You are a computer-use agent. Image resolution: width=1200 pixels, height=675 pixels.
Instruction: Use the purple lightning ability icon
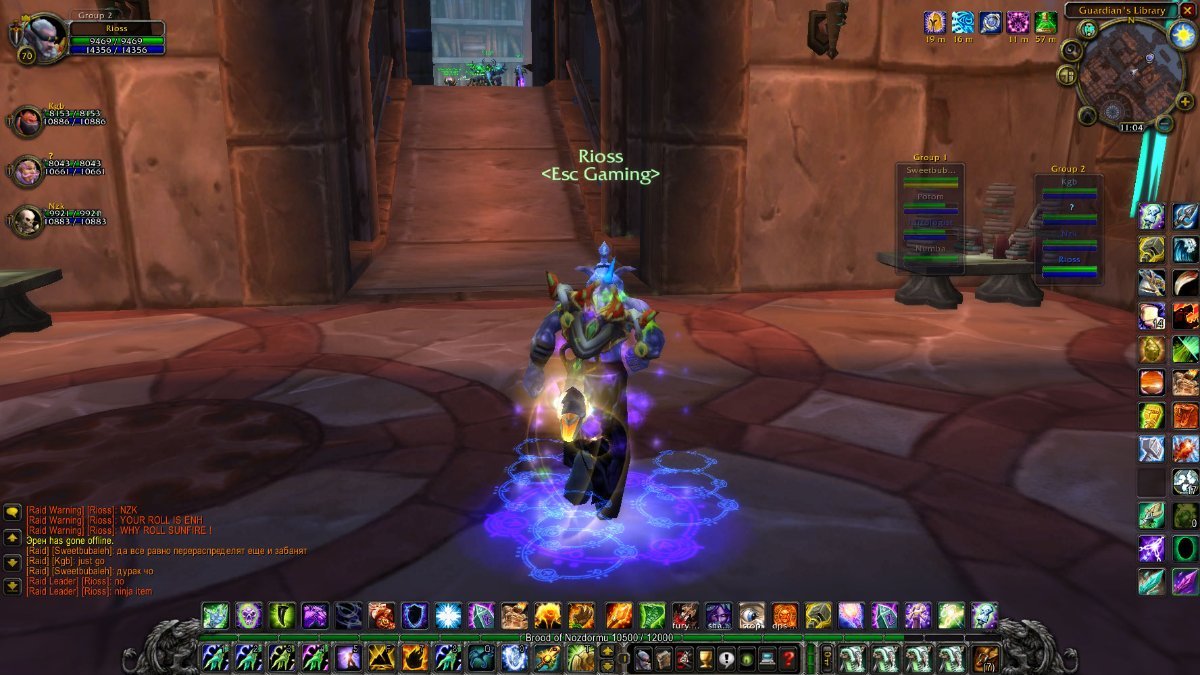tap(1152, 548)
